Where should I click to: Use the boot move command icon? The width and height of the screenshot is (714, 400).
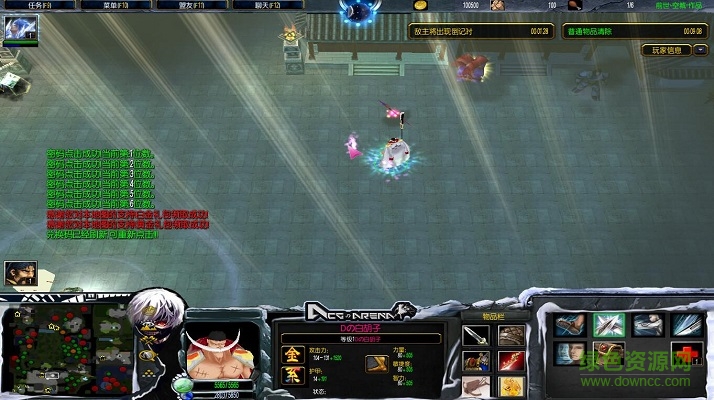pyautogui.click(x=571, y=324)
